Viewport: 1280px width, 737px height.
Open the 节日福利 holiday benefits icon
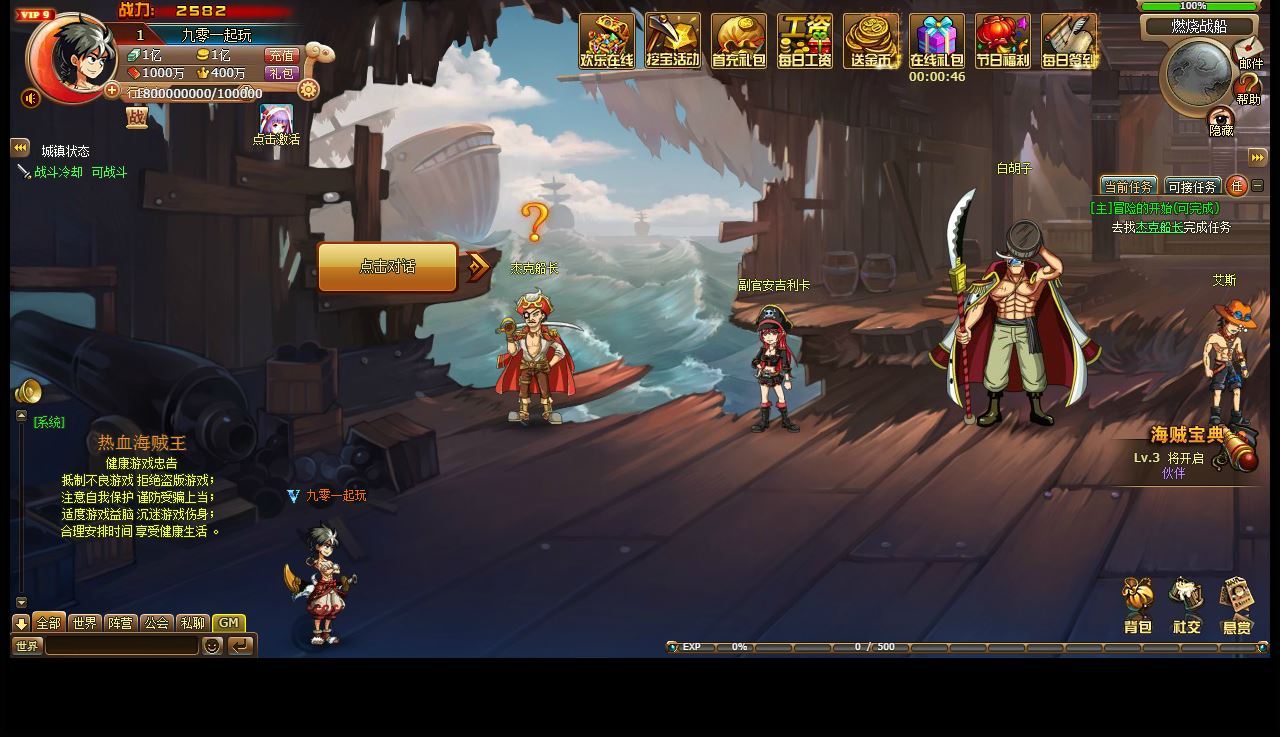(1003, 41)
